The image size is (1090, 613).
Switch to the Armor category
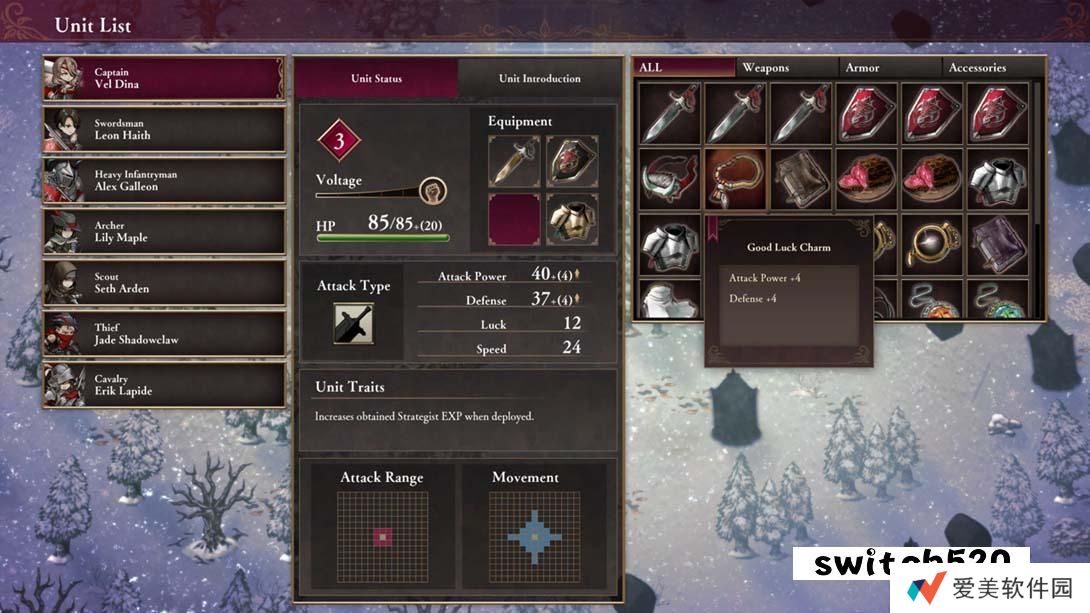[890, 67]
